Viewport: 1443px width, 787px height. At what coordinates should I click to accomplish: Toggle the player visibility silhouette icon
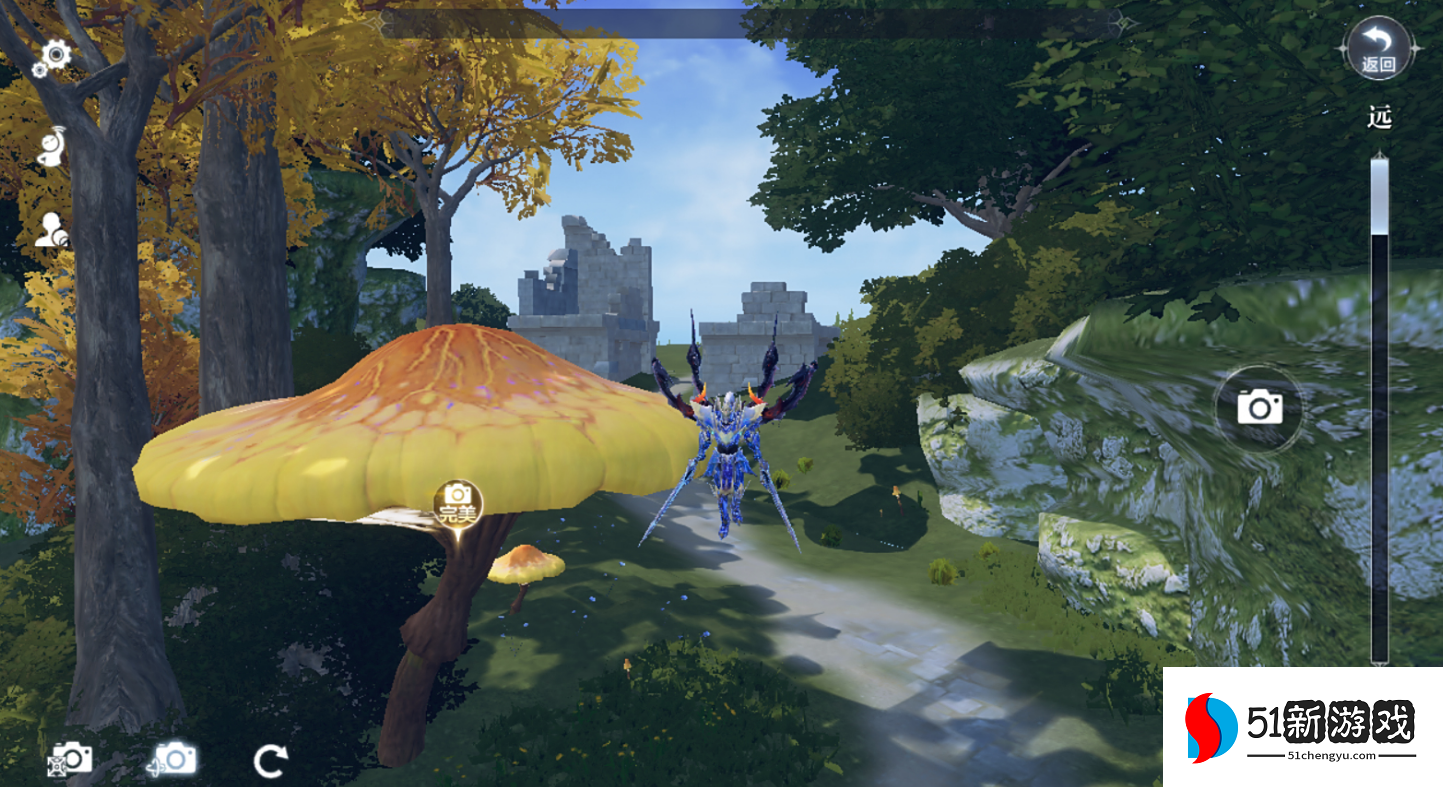pos(51,231)
